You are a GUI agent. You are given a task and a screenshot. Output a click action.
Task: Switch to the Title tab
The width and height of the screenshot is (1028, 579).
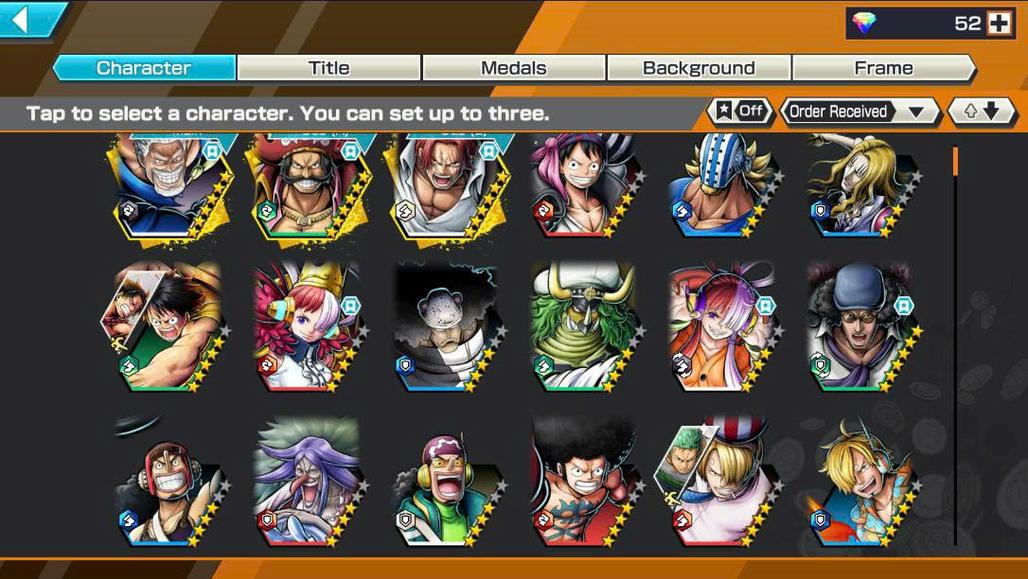(329, 68)
